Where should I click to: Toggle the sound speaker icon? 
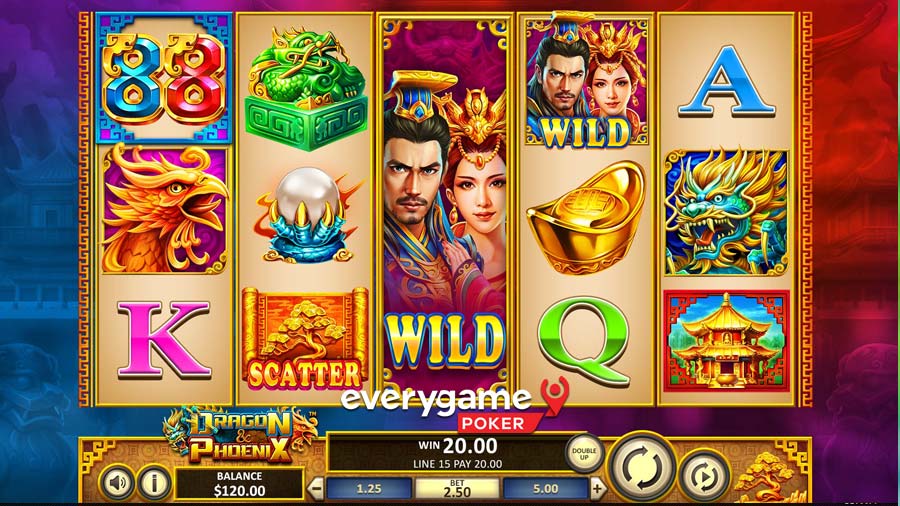118,484
